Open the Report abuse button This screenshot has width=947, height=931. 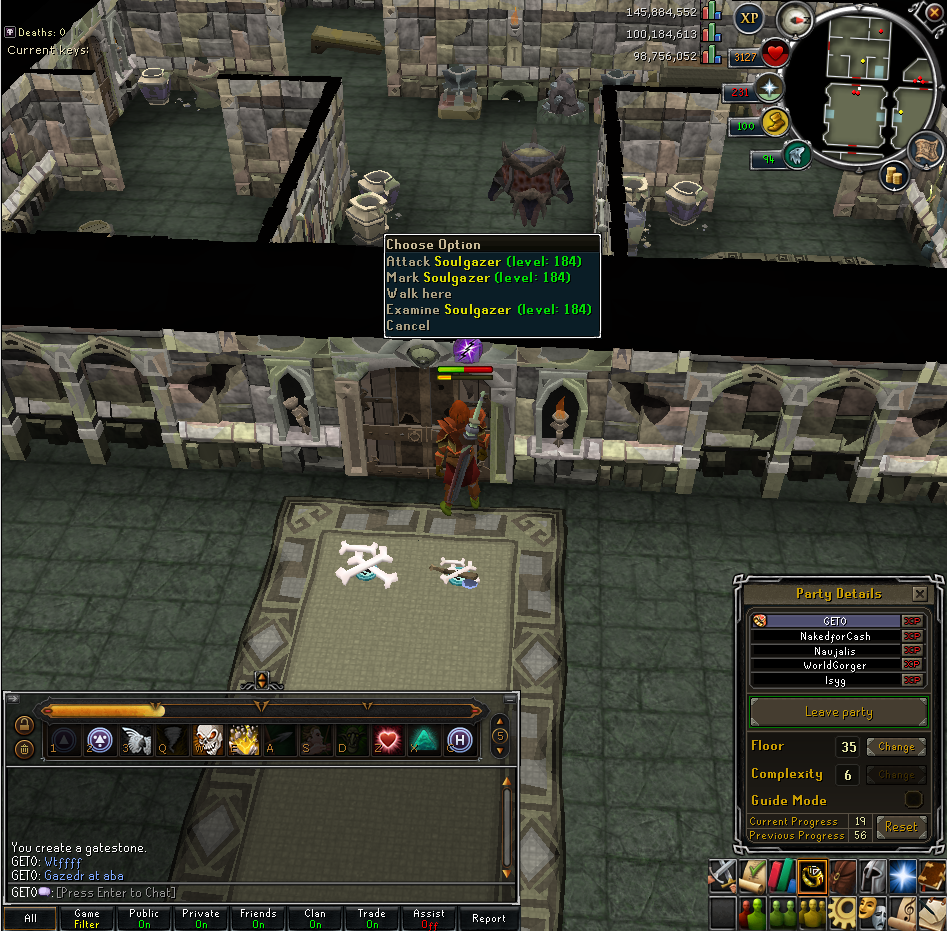[x=488, y=918]
